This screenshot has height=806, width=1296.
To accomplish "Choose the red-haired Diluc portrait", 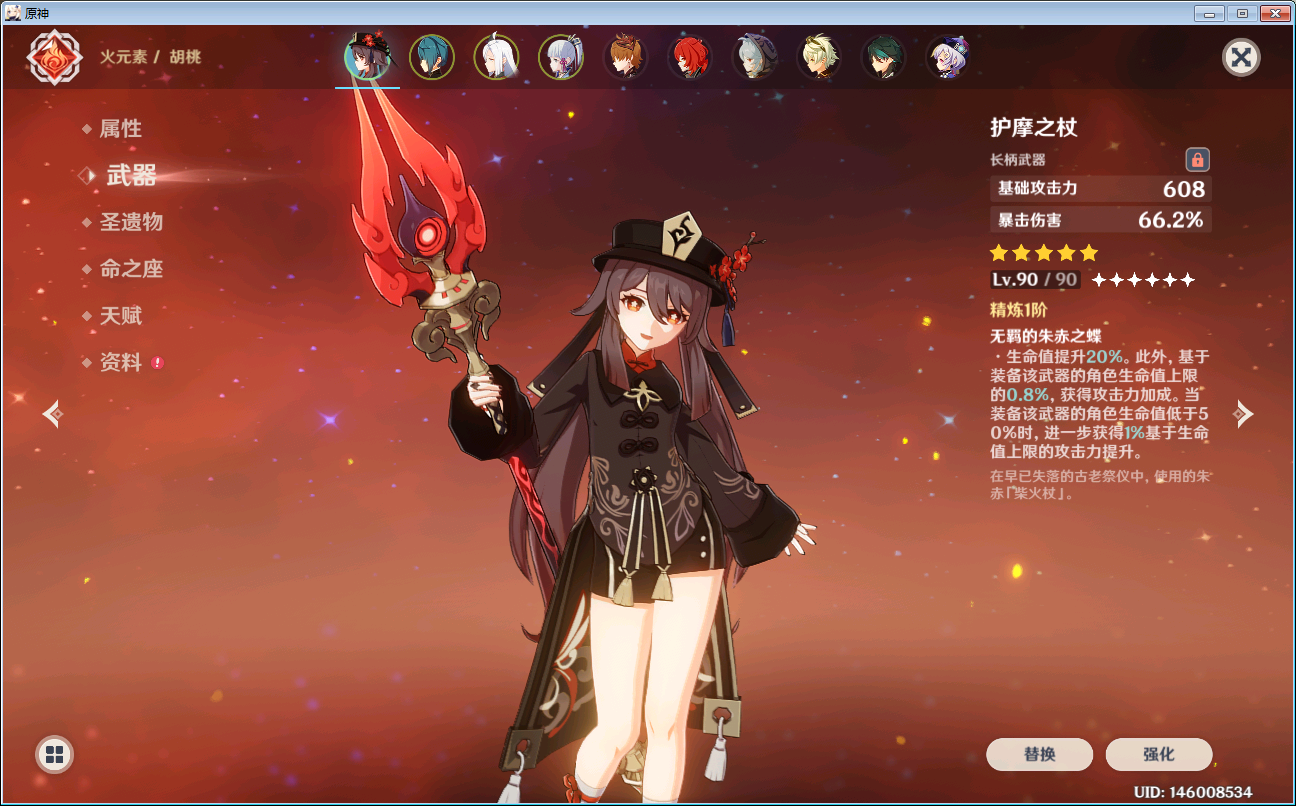I will pyautogui.click(x=690, y=57).
